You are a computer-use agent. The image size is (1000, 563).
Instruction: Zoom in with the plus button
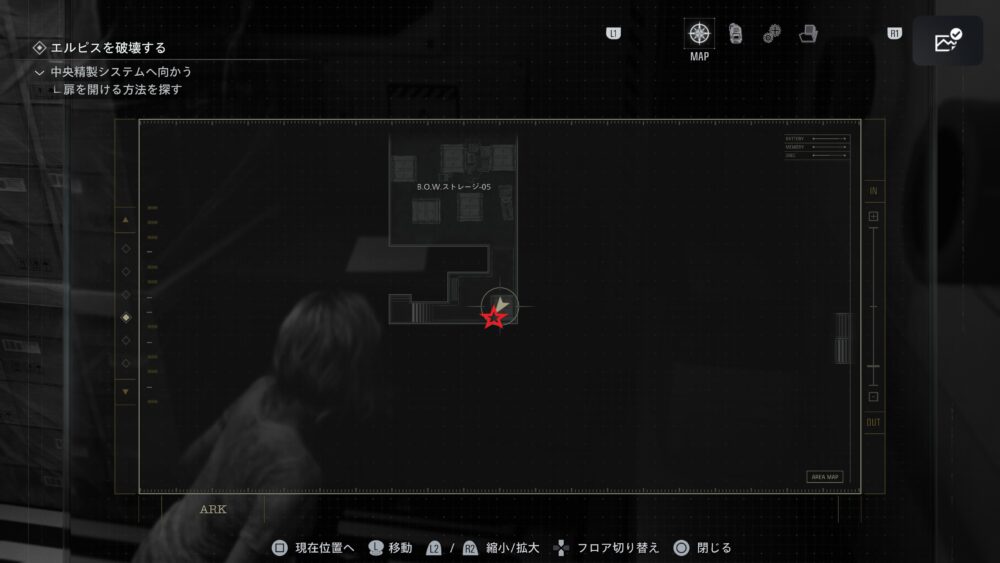pyautogui.click(x=873, y=216)
